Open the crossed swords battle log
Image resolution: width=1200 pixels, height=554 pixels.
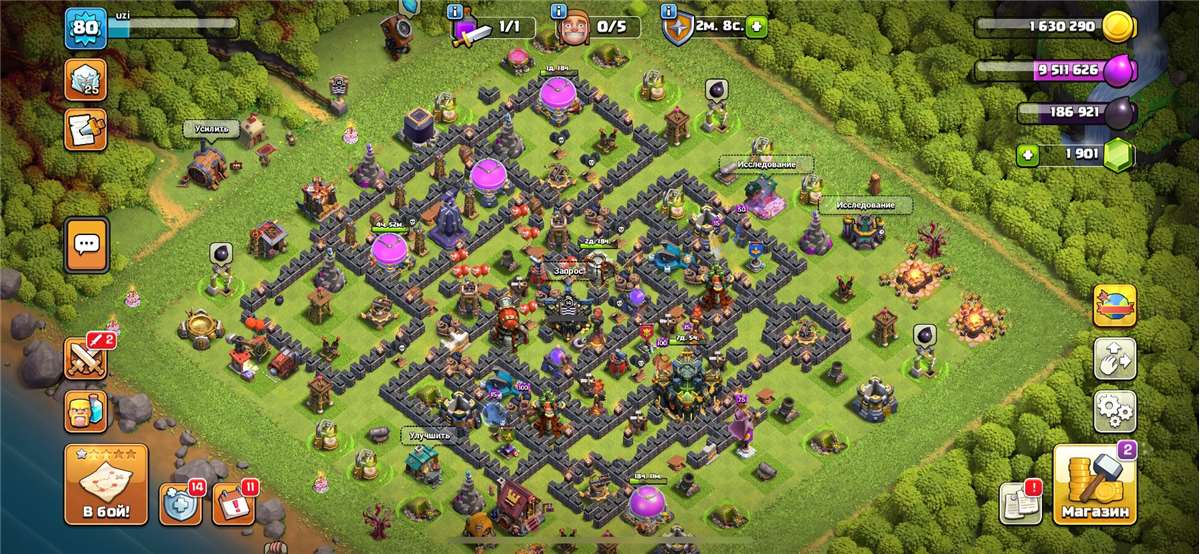point(86,357)
